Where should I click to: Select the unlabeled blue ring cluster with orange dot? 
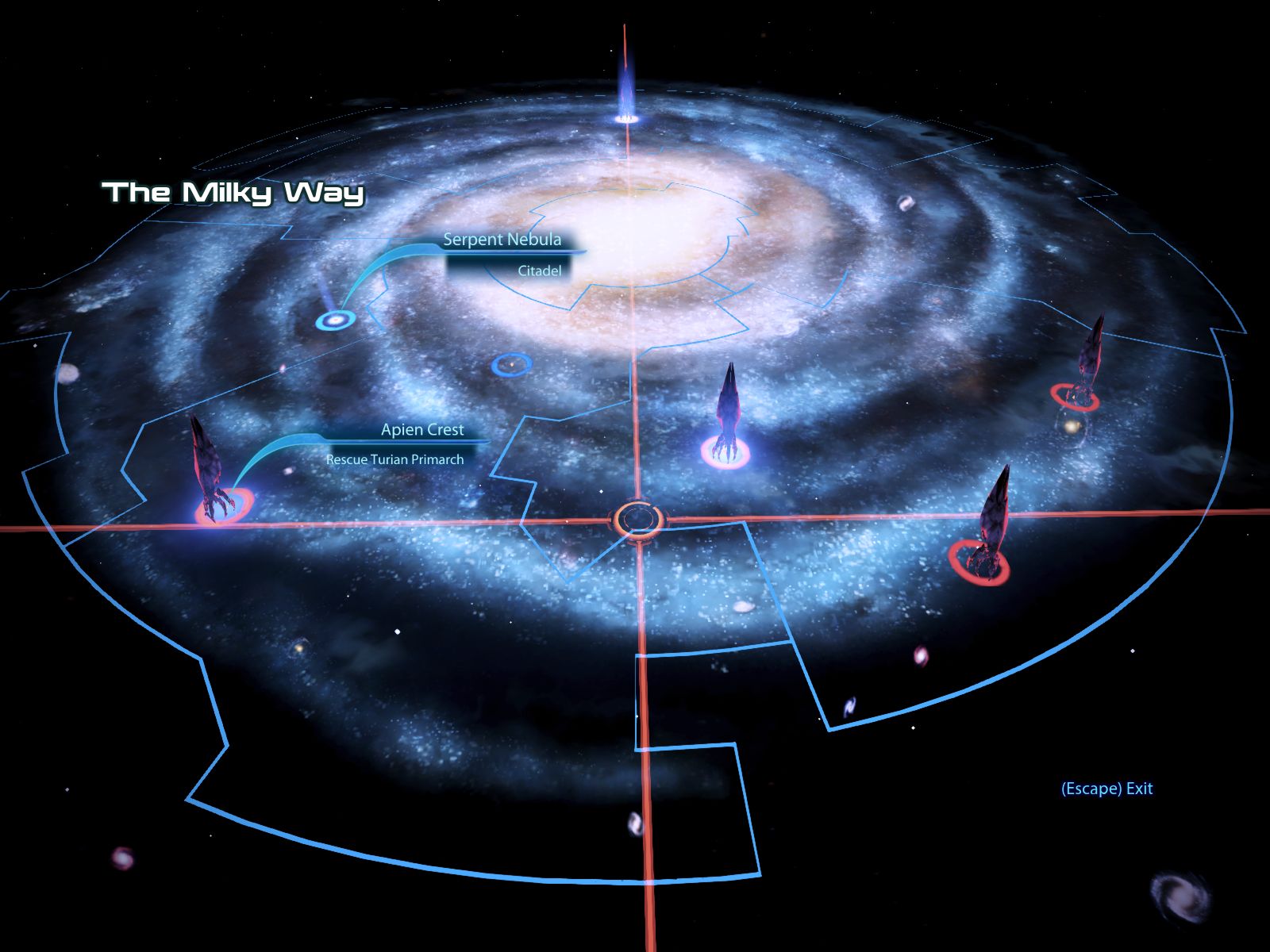click(511, 364)
